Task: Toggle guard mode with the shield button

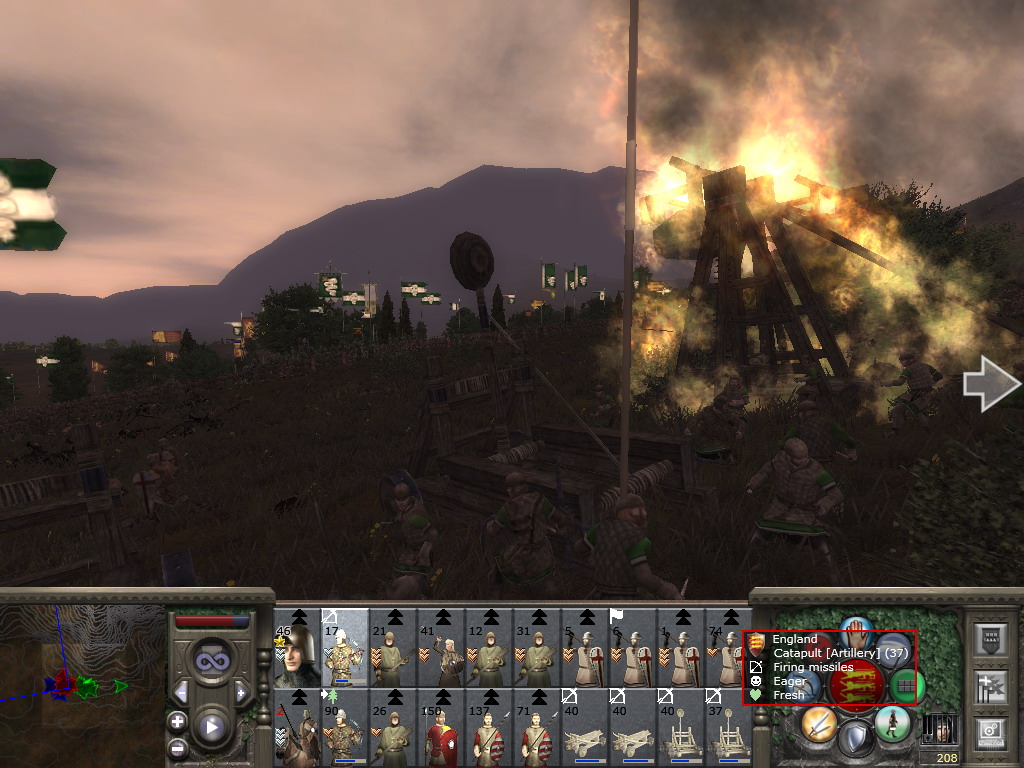Action: click(855, 740)
